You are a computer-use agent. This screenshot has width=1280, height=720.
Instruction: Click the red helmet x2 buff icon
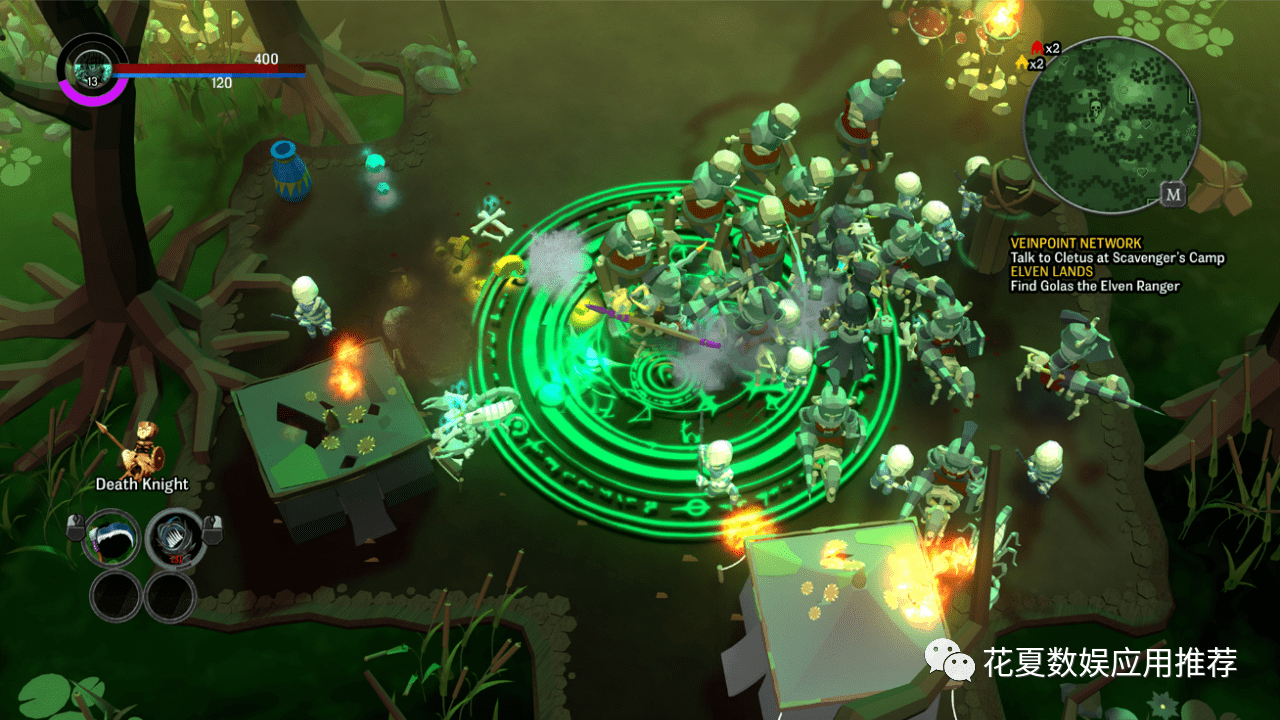1037,48
